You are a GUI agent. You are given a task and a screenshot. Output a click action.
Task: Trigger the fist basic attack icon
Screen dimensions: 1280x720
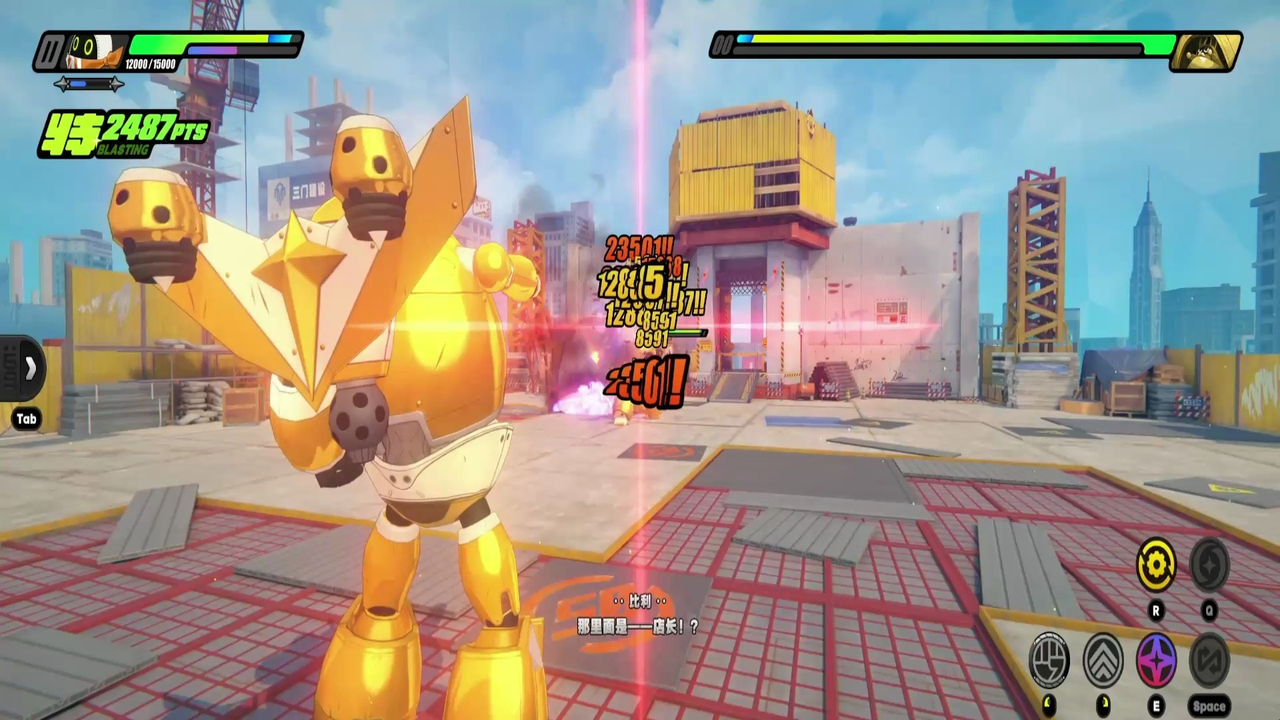pyautogui.click(x=1049, y=660)
